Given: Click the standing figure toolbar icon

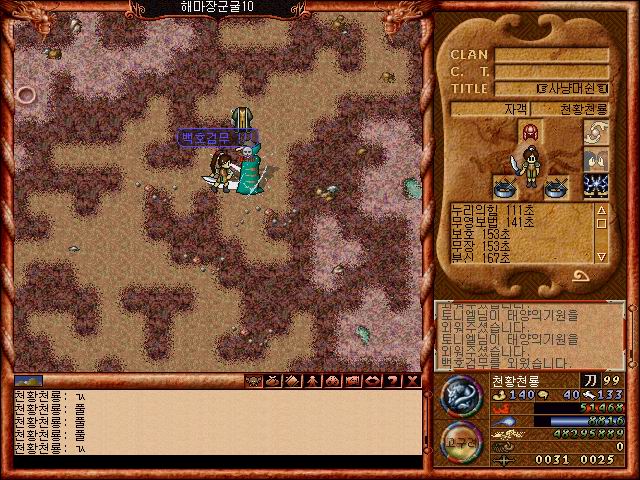Looking at the screenshot, I should pyautogui.click(x=313, y=380).
